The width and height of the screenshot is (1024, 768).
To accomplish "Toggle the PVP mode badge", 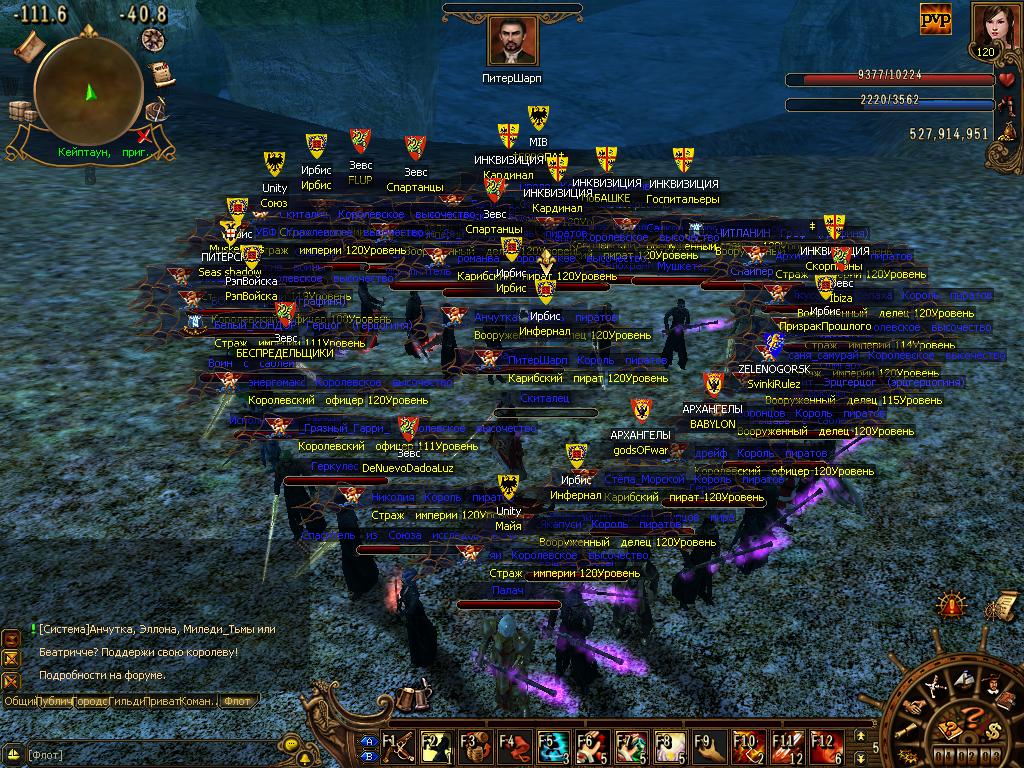I will coord(936,18).
